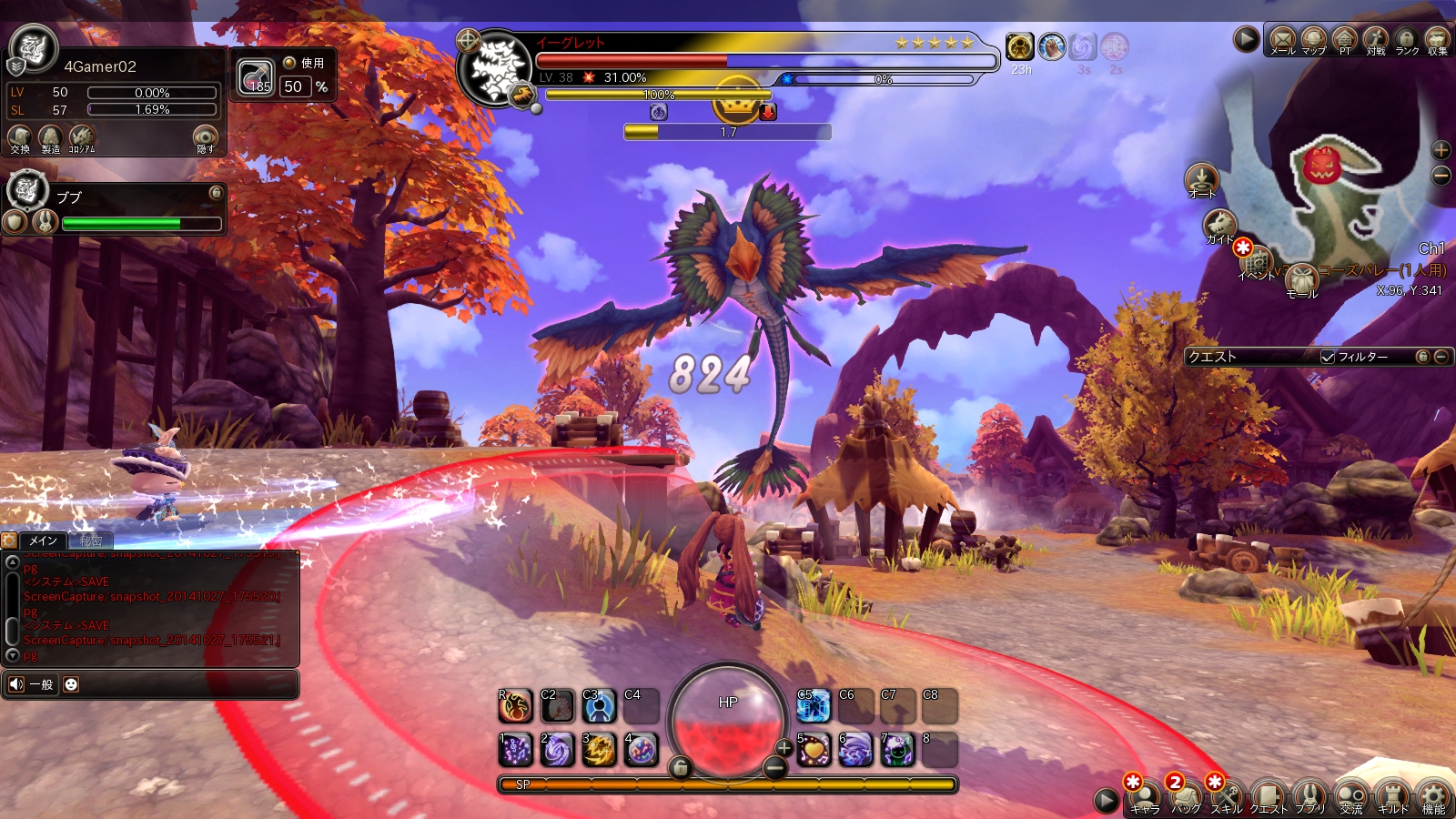Click the 隠す hide eye button

point(206,138)
